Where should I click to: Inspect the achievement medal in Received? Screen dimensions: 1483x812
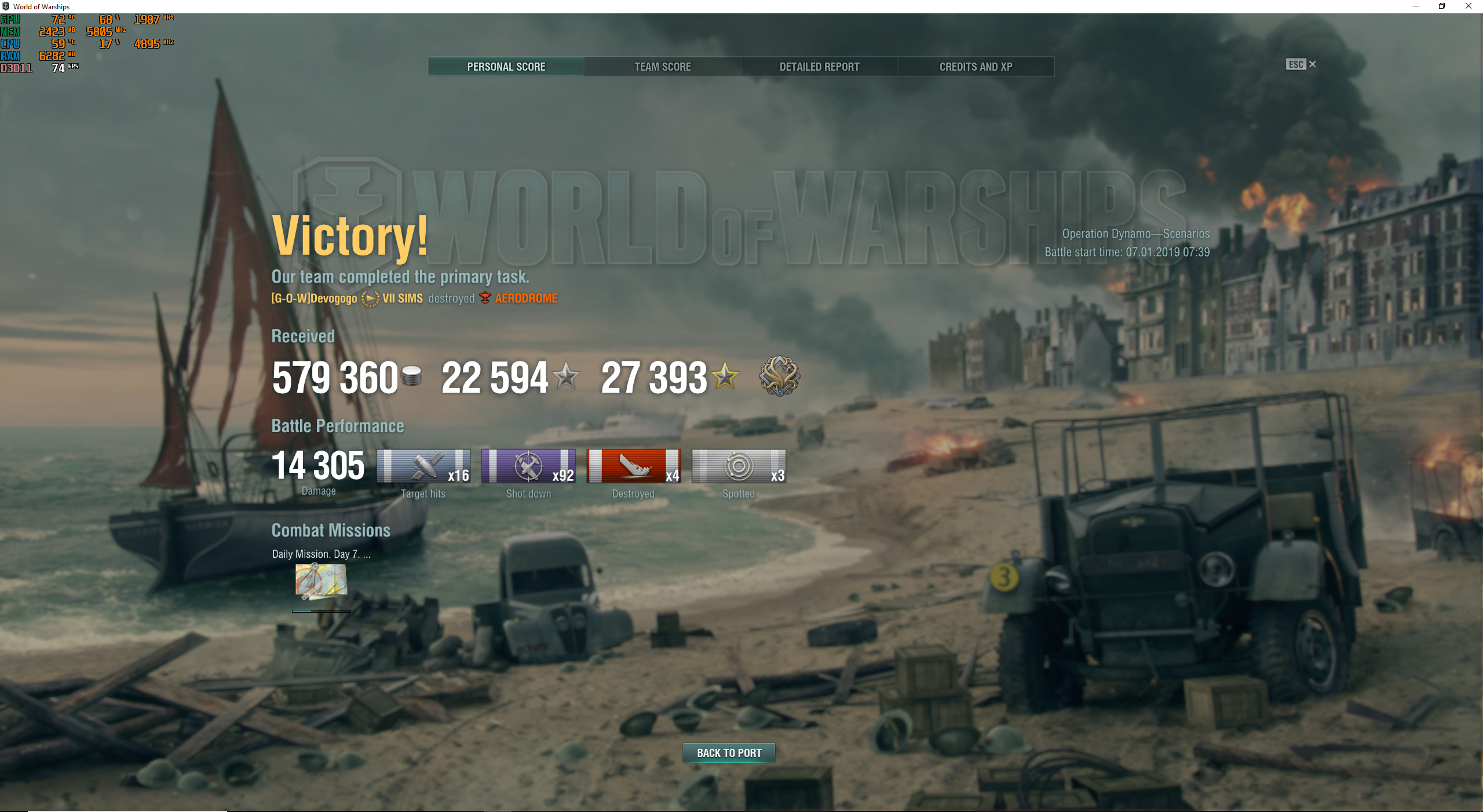[x=780, y=376]
